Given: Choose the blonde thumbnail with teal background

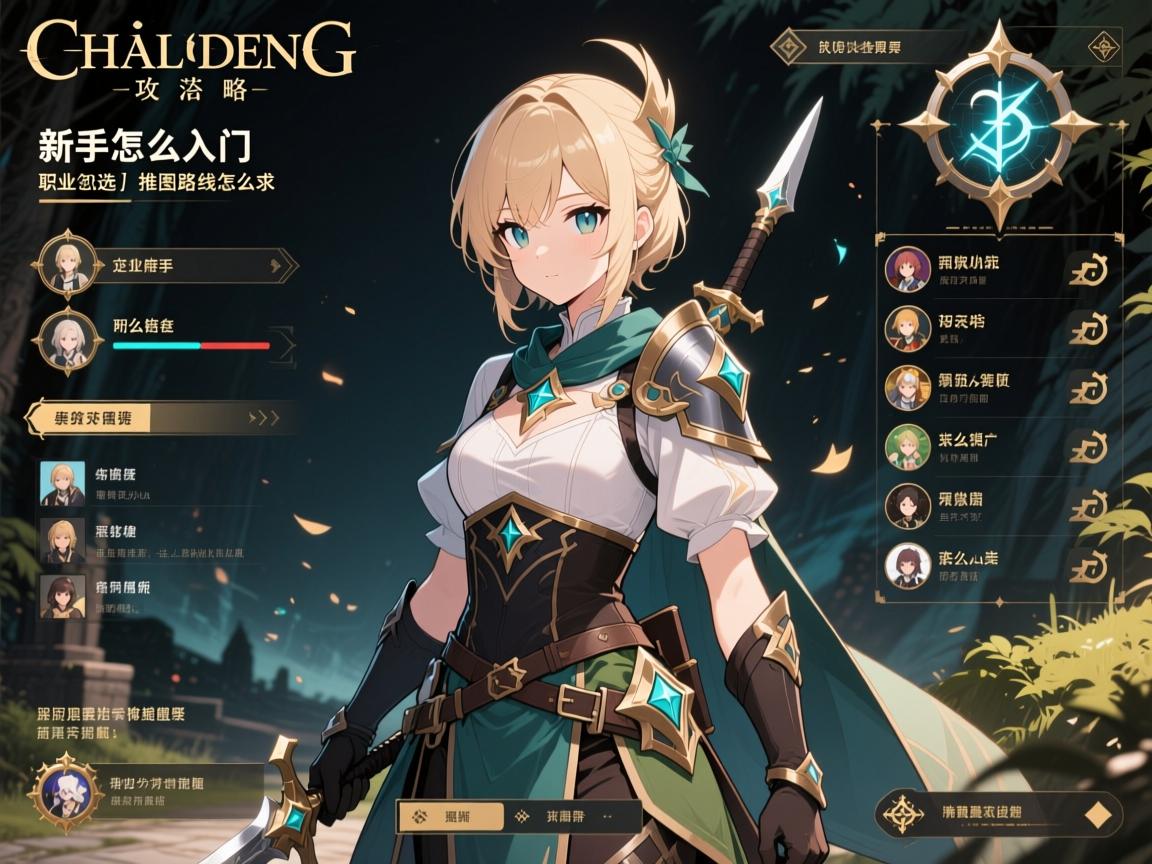Looking at the screenshot, I should (x=61, y=483).
